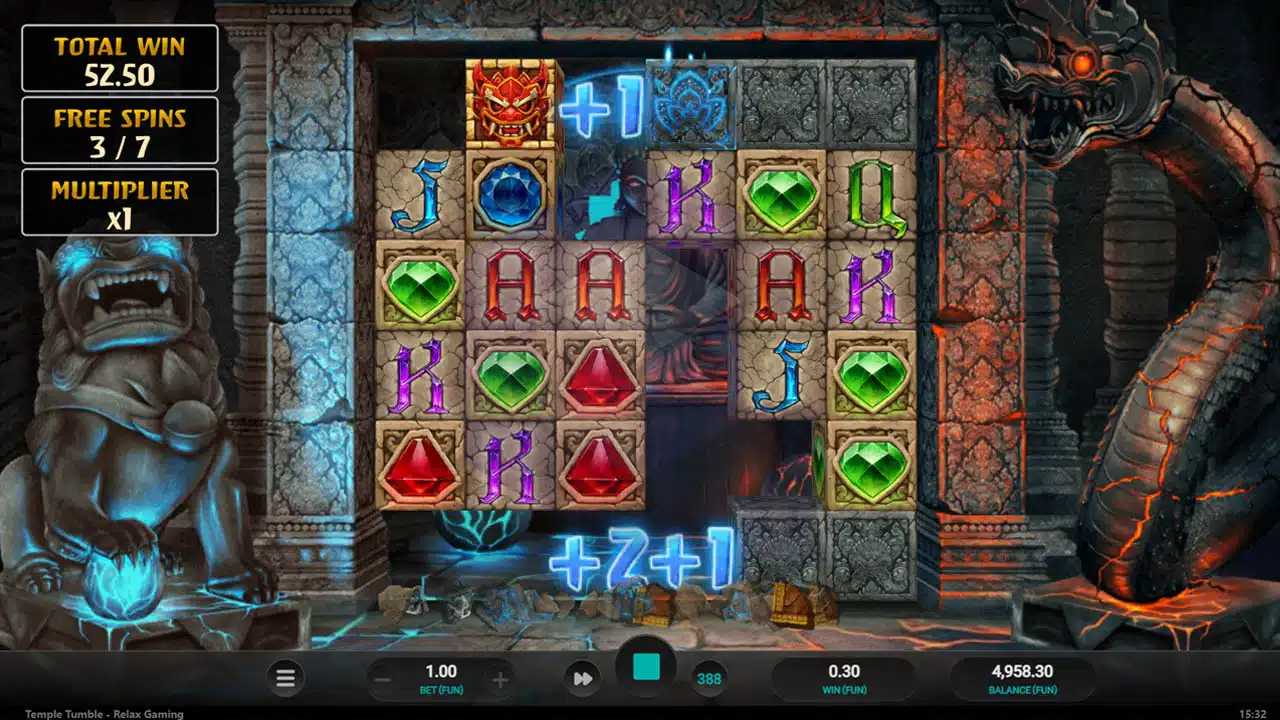Click the Multiplier x1 panel
The width and height of the screenshot is (1280, 720).
click(119, 202)
